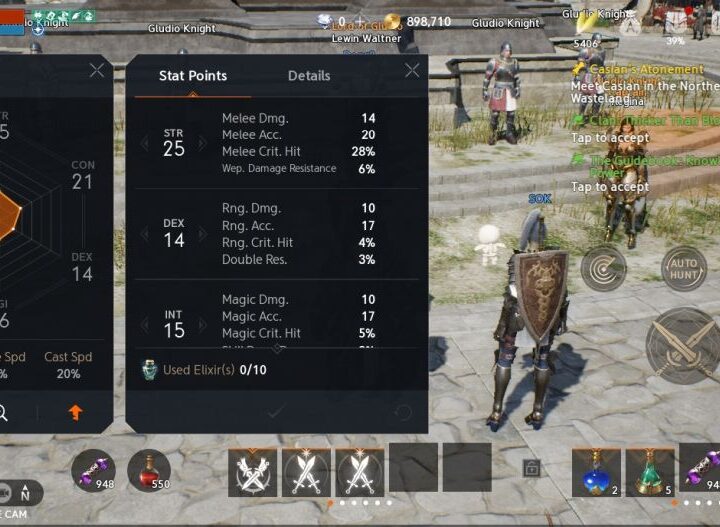Confirm stat allocation with the checkmark
This screenshot has width=720, height=527.
click(x=276, y=412)
